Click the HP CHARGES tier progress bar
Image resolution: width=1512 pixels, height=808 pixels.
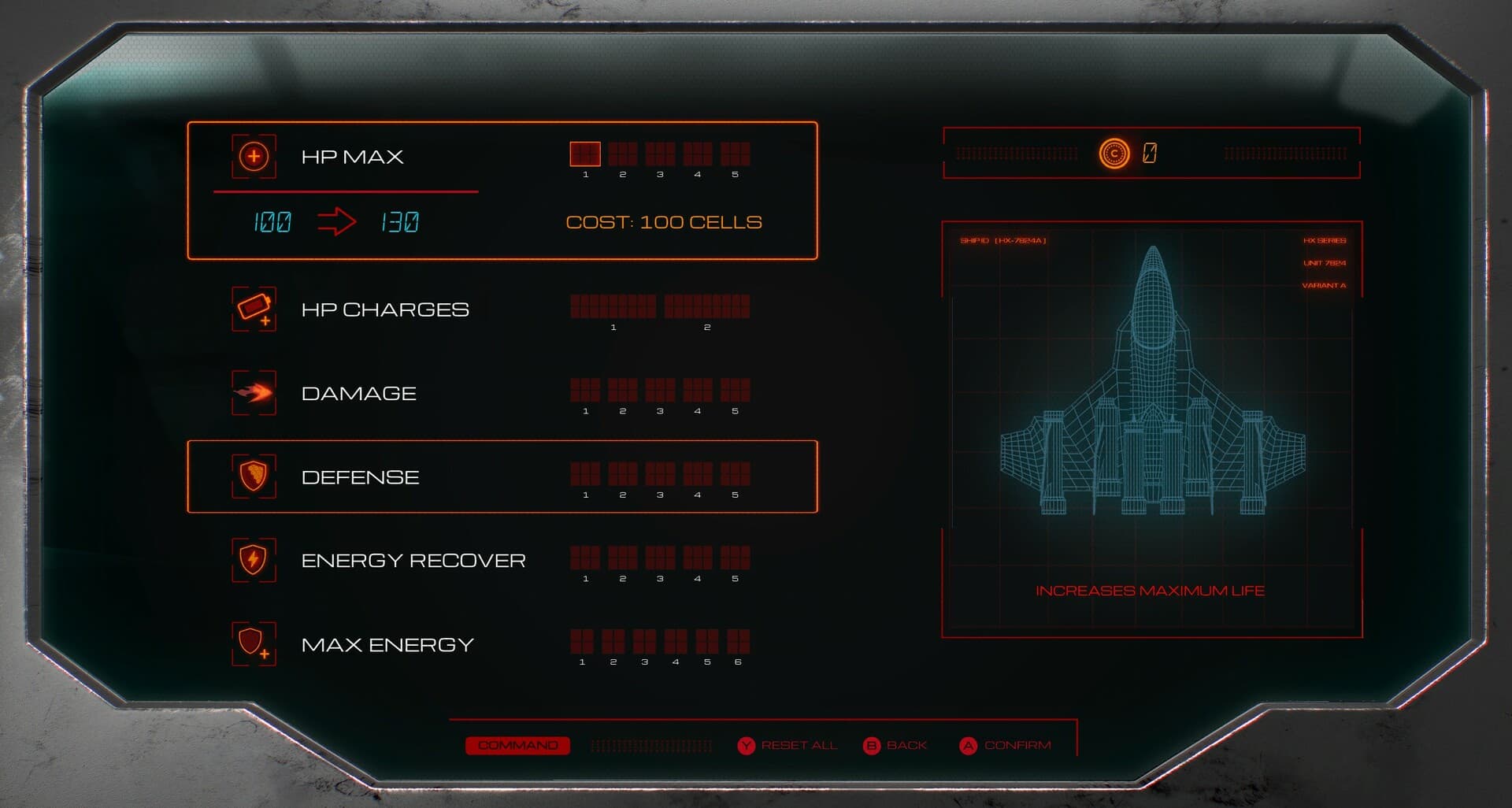(661, 306)
